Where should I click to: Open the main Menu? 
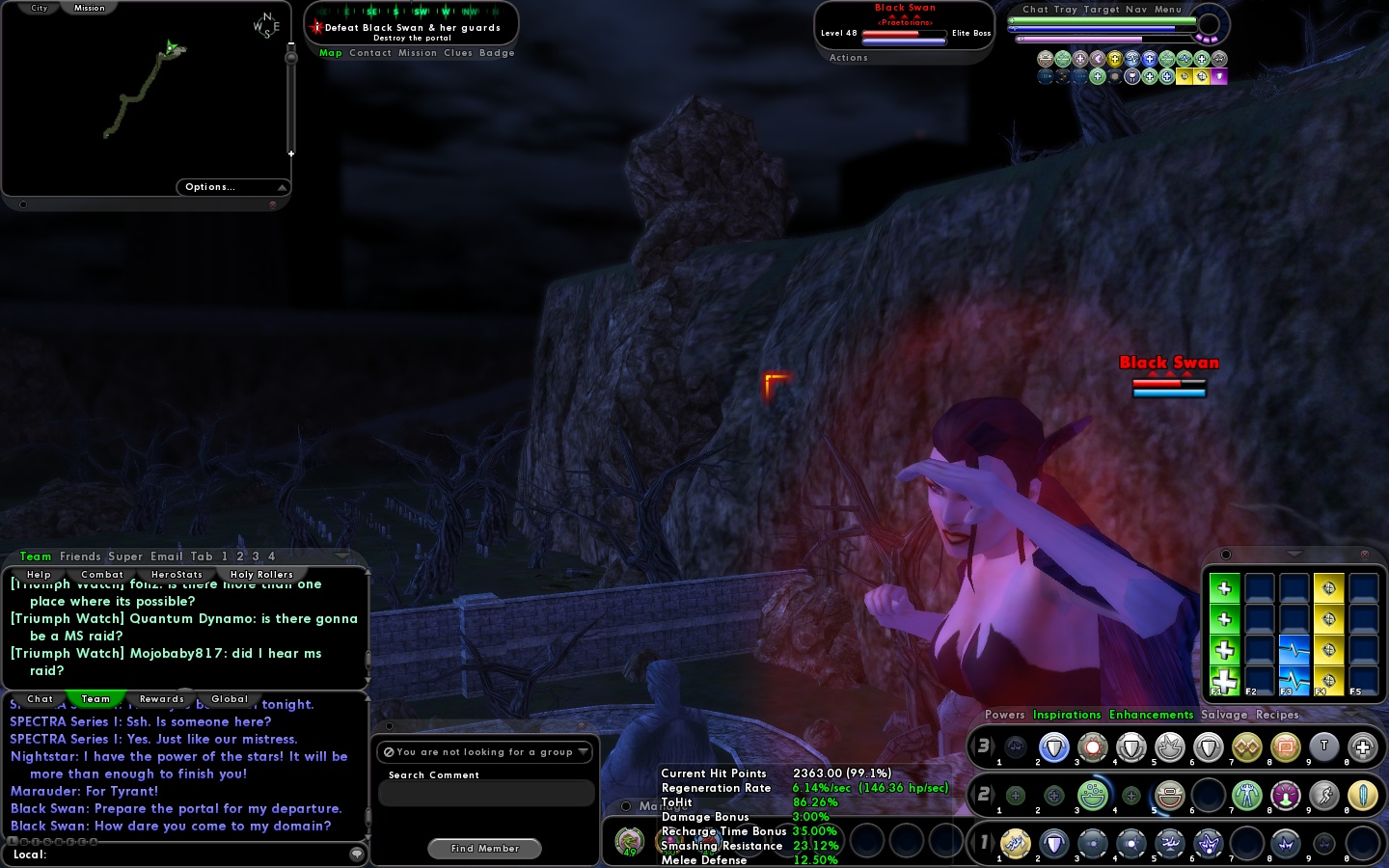coord(1168,10)
